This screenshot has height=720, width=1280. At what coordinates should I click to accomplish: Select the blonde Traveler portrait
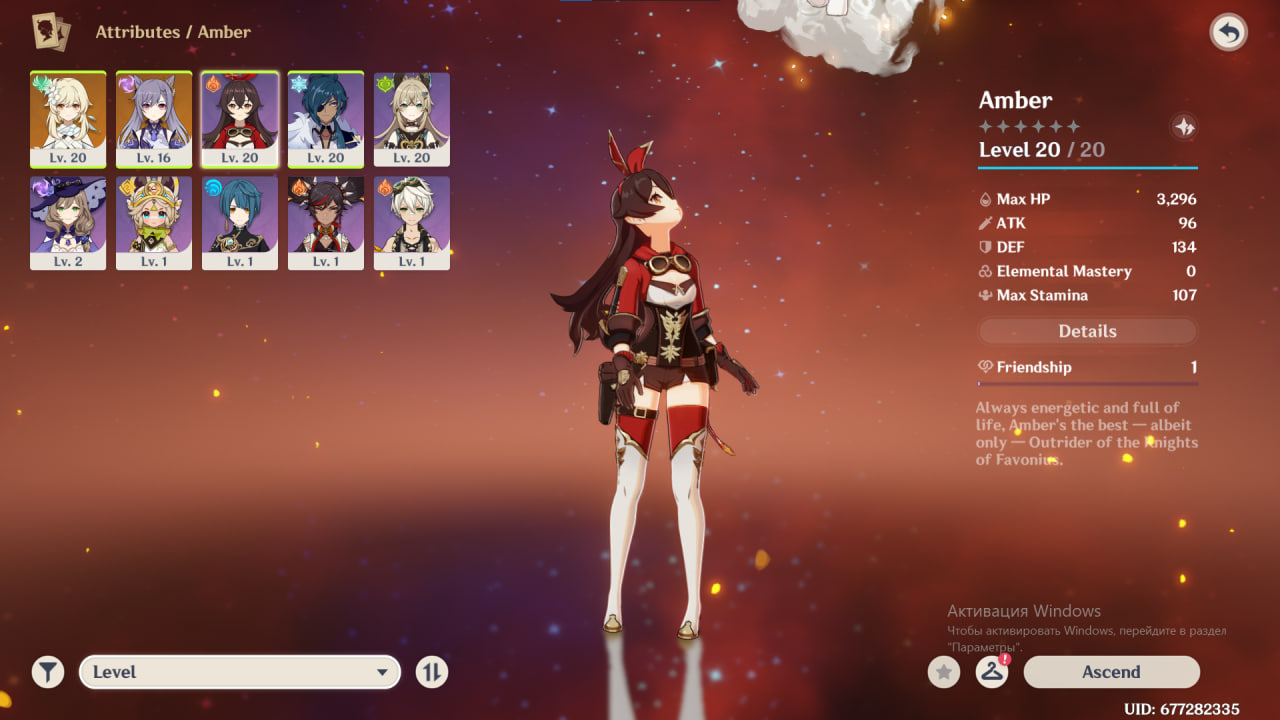[x=68, y=119]
